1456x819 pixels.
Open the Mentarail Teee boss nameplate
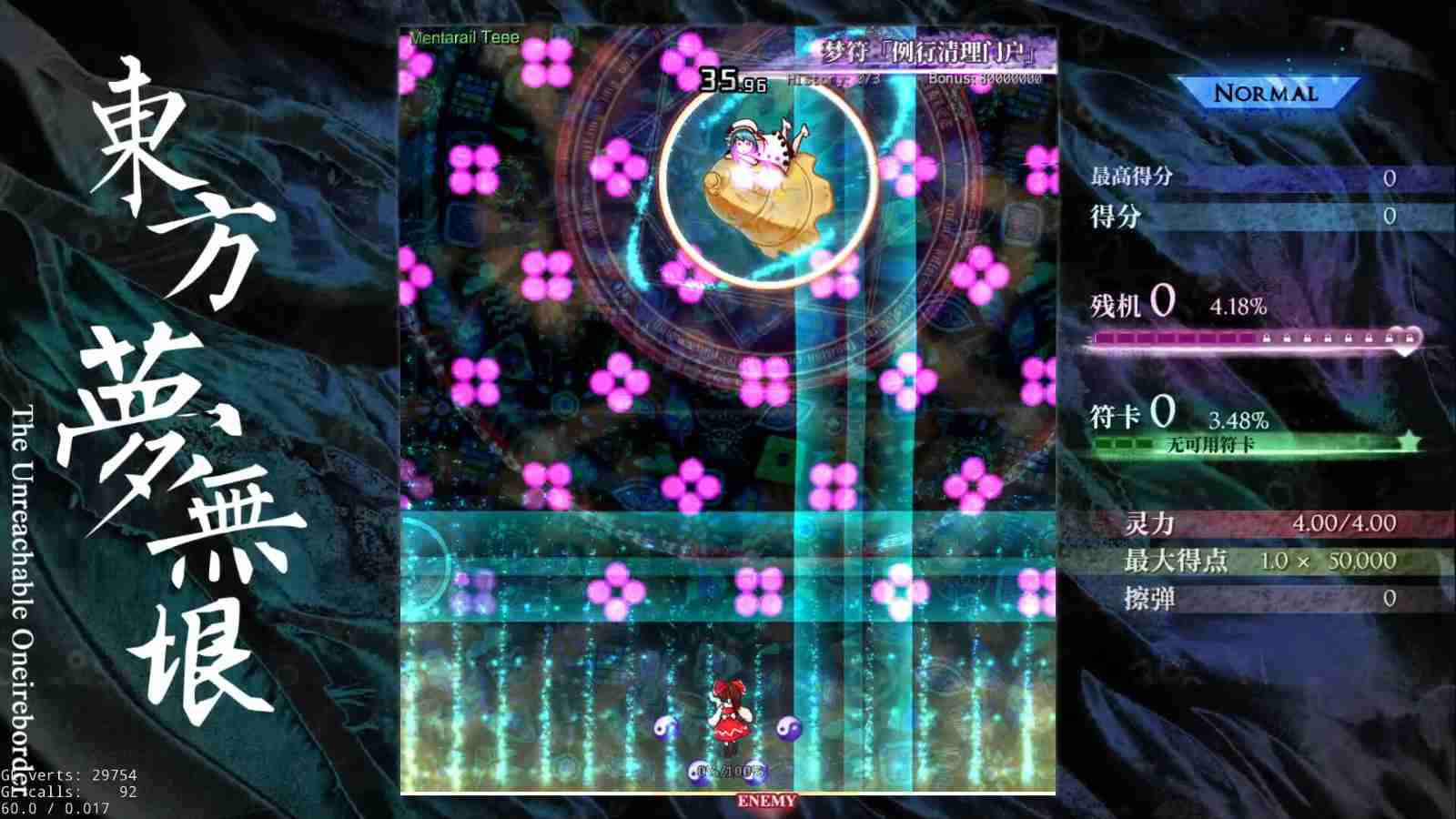(x=465, y=38)
